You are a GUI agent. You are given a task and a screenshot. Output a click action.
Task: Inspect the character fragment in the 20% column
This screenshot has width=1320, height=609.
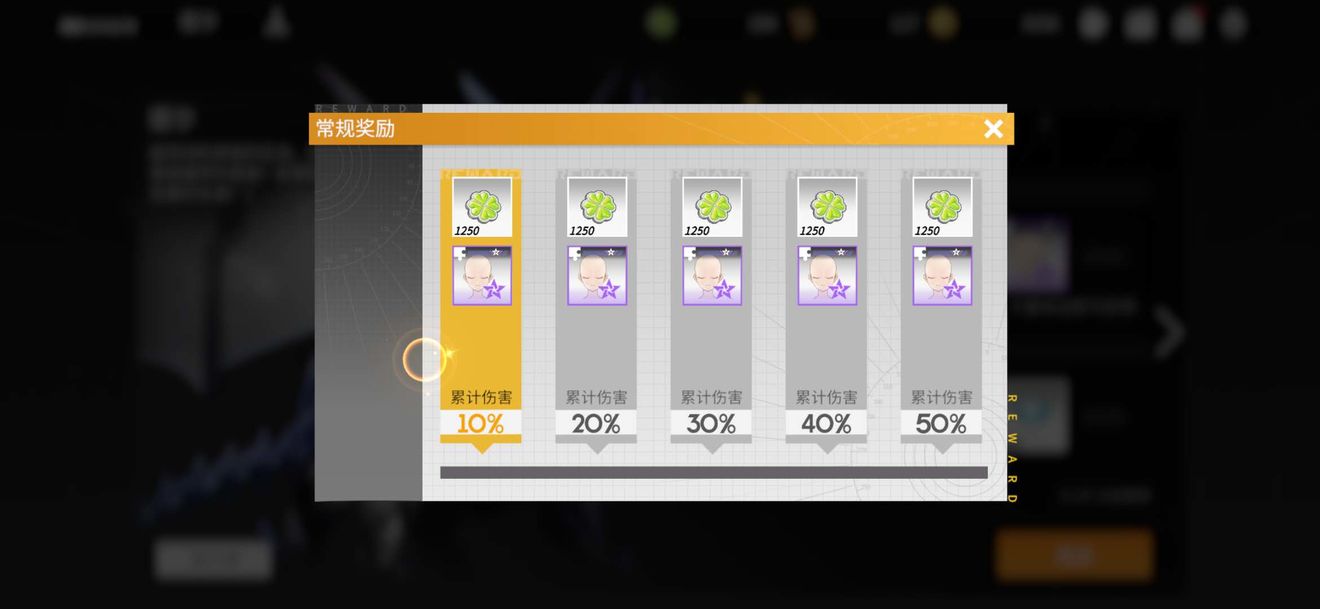(597, 275)
